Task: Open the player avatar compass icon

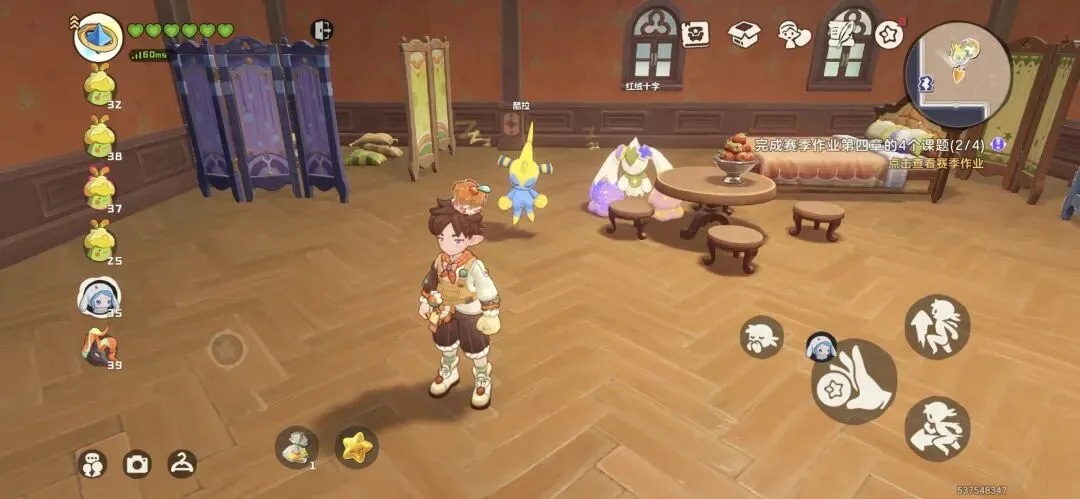Action: [98, 36]
